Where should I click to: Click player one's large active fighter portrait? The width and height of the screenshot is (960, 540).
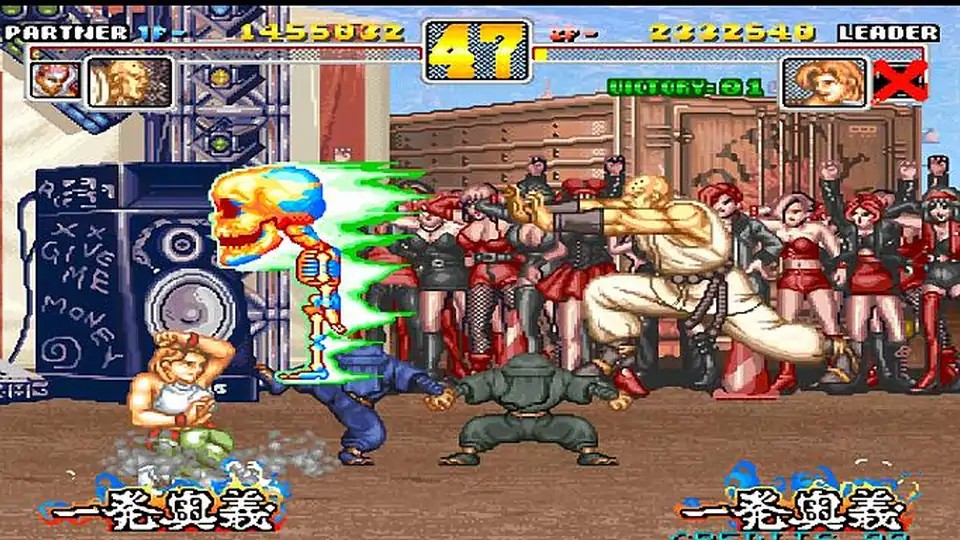(128, 82)
